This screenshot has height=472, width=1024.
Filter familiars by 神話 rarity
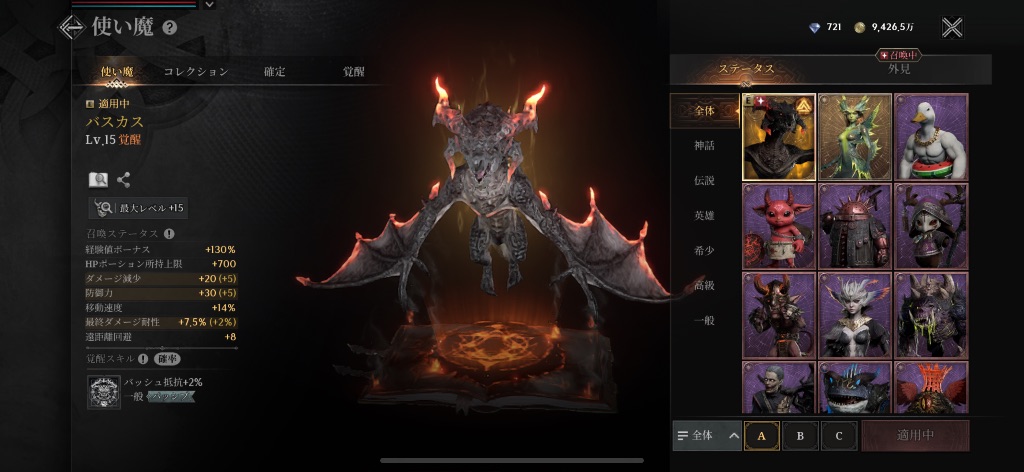705,146
